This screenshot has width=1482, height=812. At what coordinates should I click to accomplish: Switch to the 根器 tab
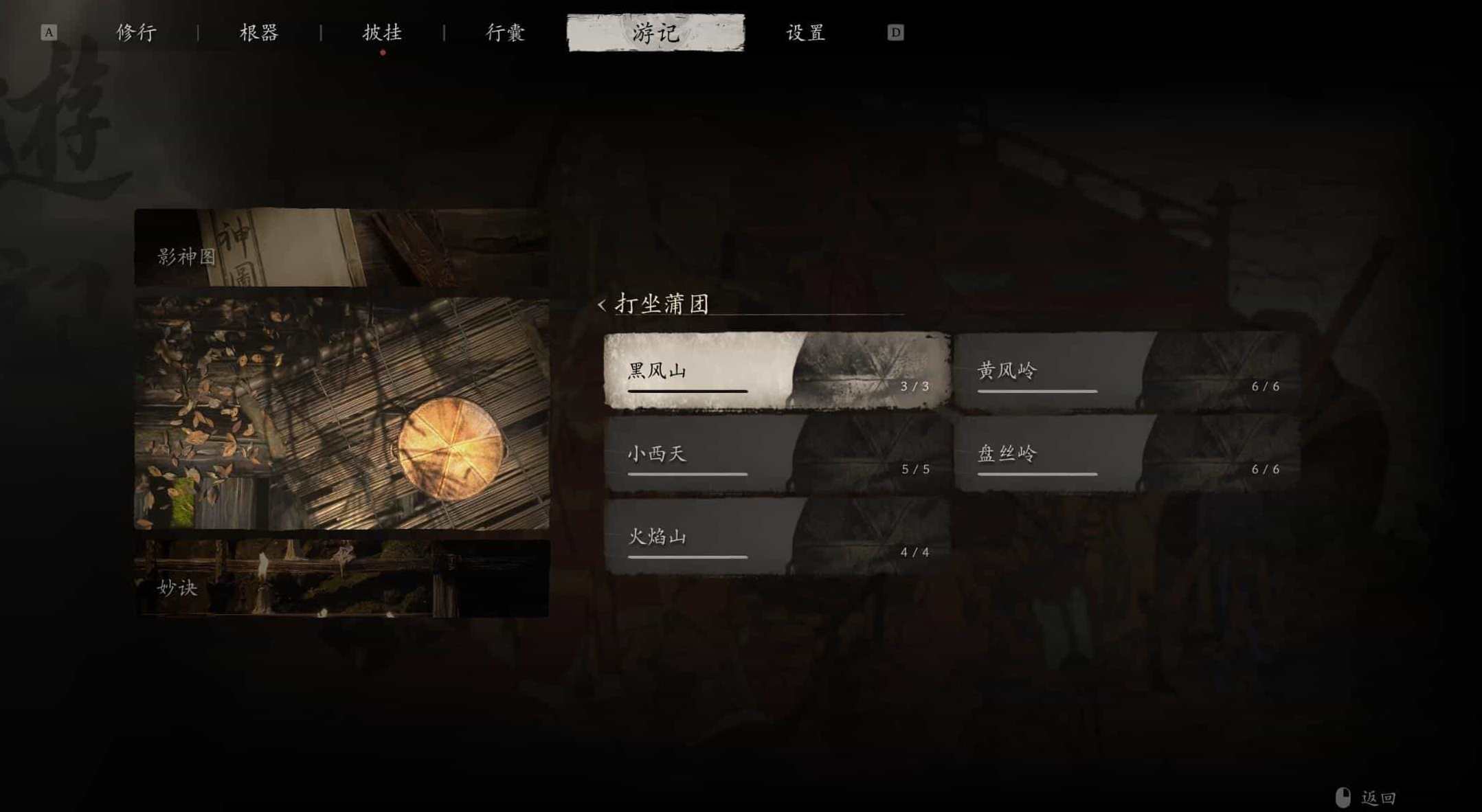tap(260, 32)
